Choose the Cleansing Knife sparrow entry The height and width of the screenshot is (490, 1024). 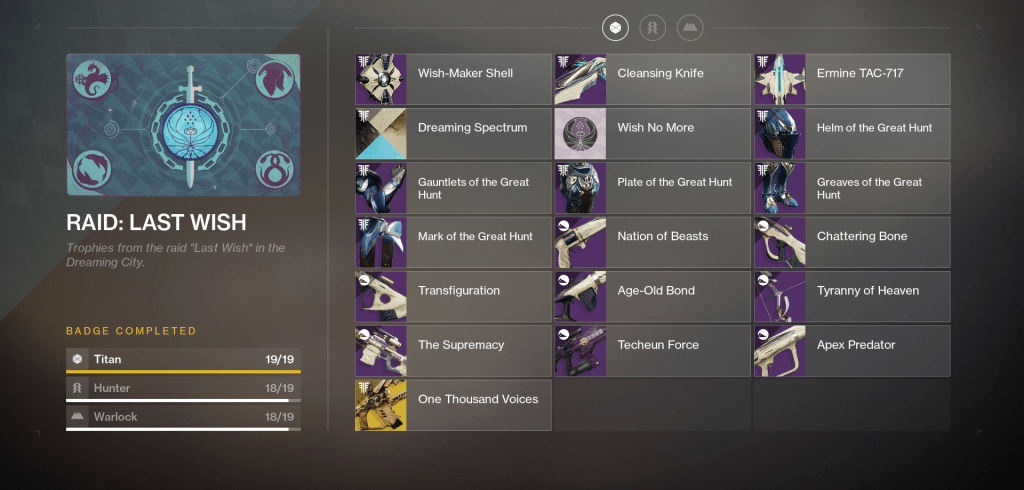[652, 79]
